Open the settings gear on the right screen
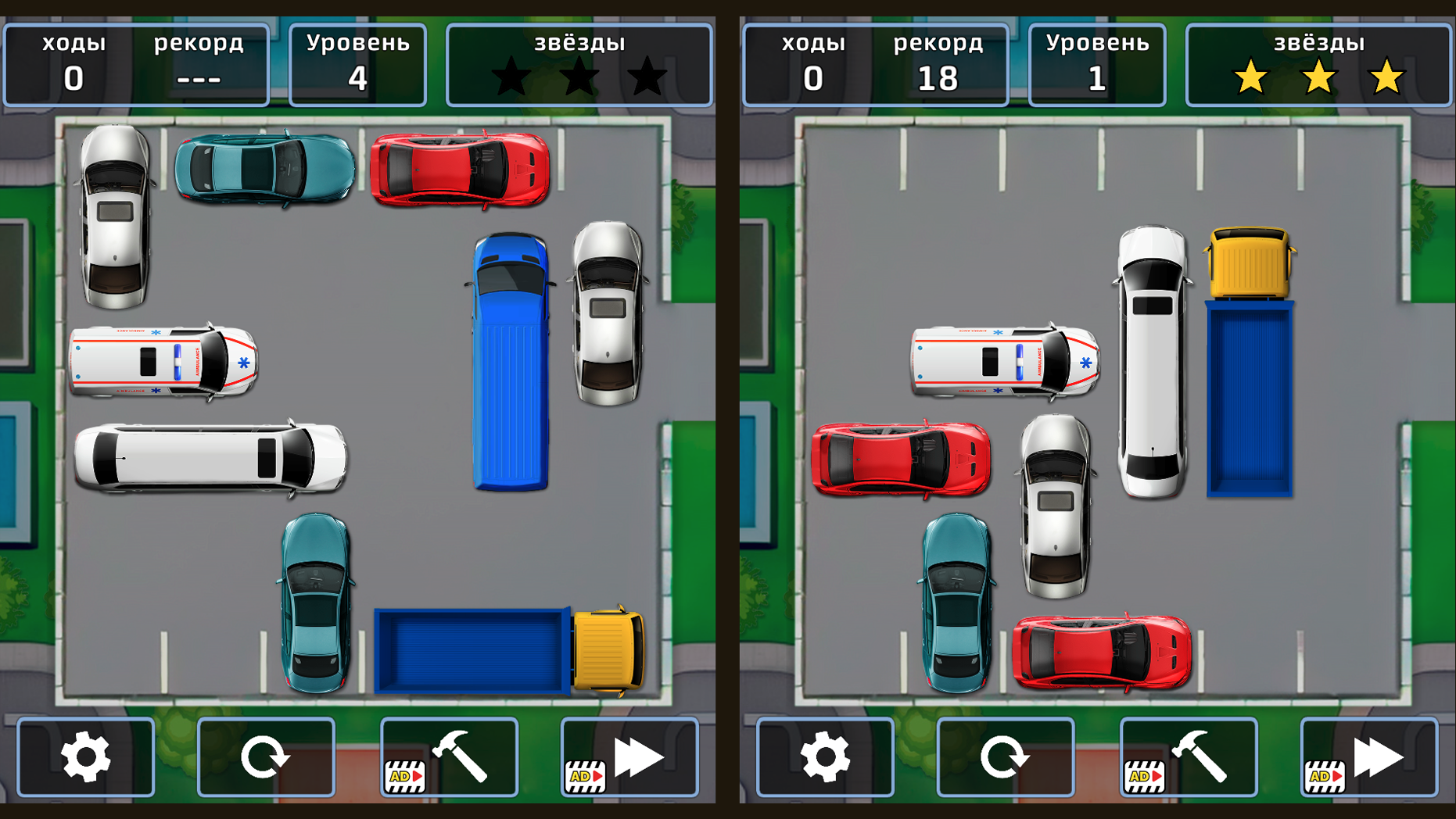The height and width of the screenshot is (819, 1456). coord(827,758)
